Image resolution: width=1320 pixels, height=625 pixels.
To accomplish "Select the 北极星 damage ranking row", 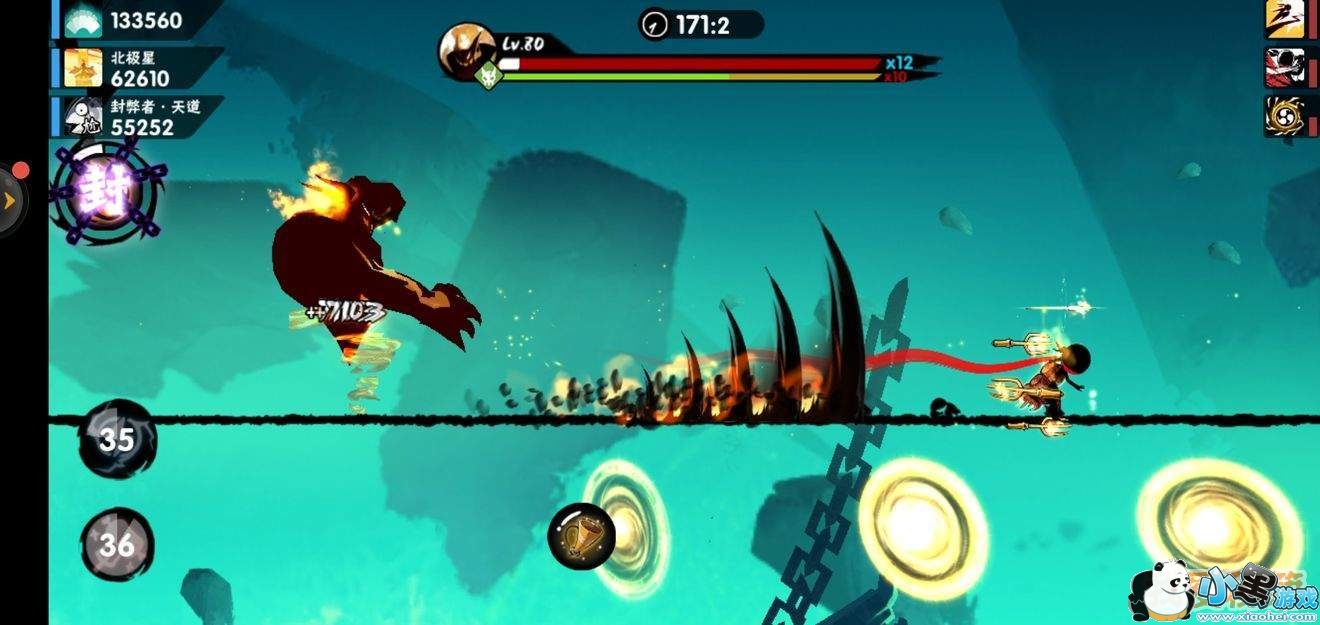I will [x=138, y=69].
